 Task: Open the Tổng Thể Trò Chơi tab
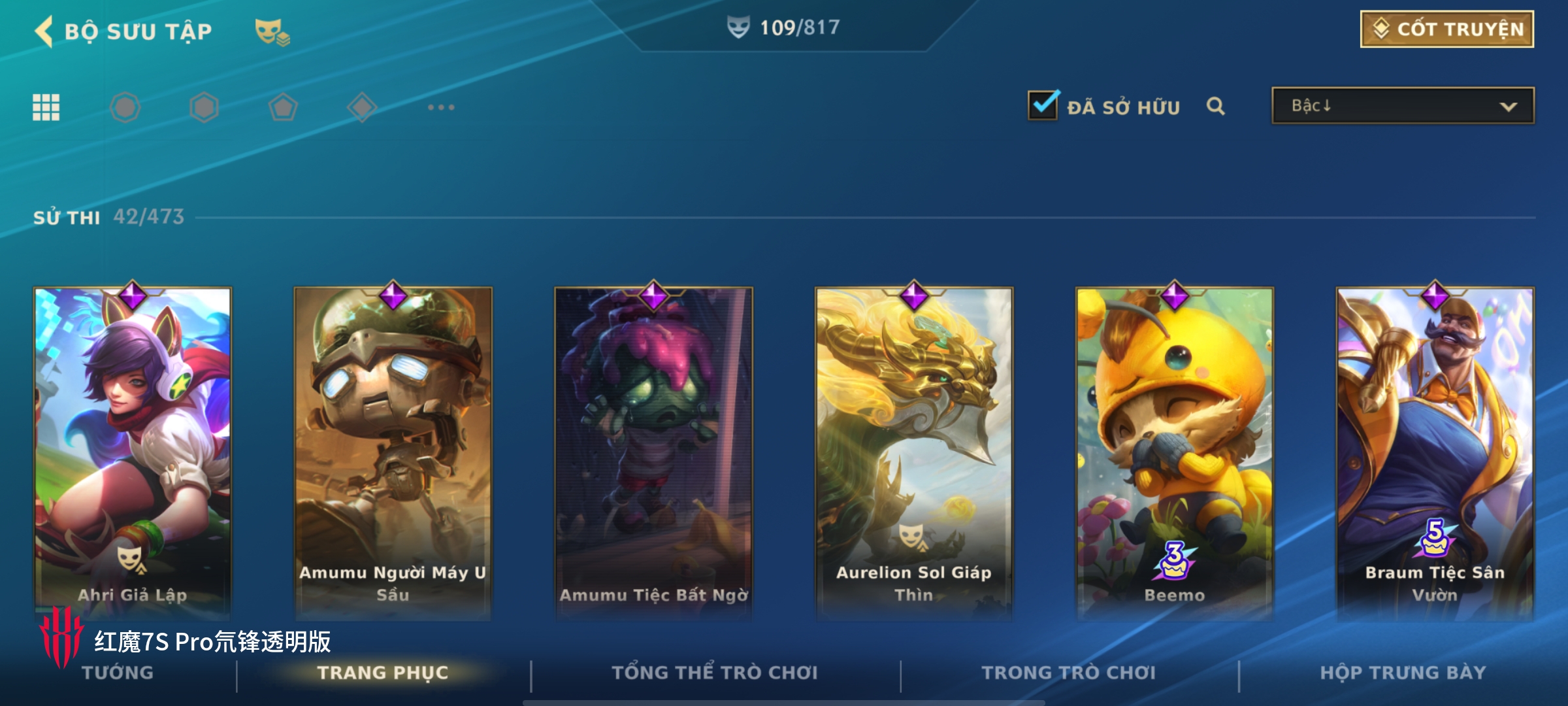[714, 673]
